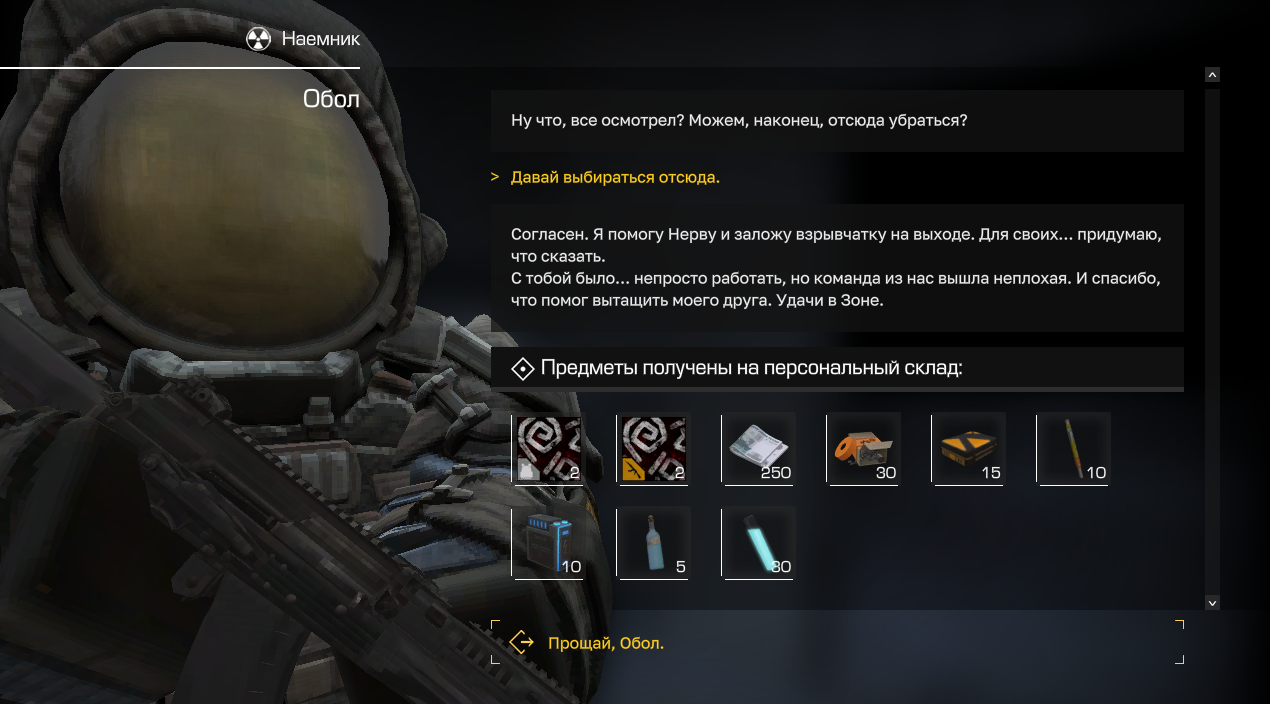
Task: Click the dialogue scrollbar up arrow
Action: [1212, 74]
